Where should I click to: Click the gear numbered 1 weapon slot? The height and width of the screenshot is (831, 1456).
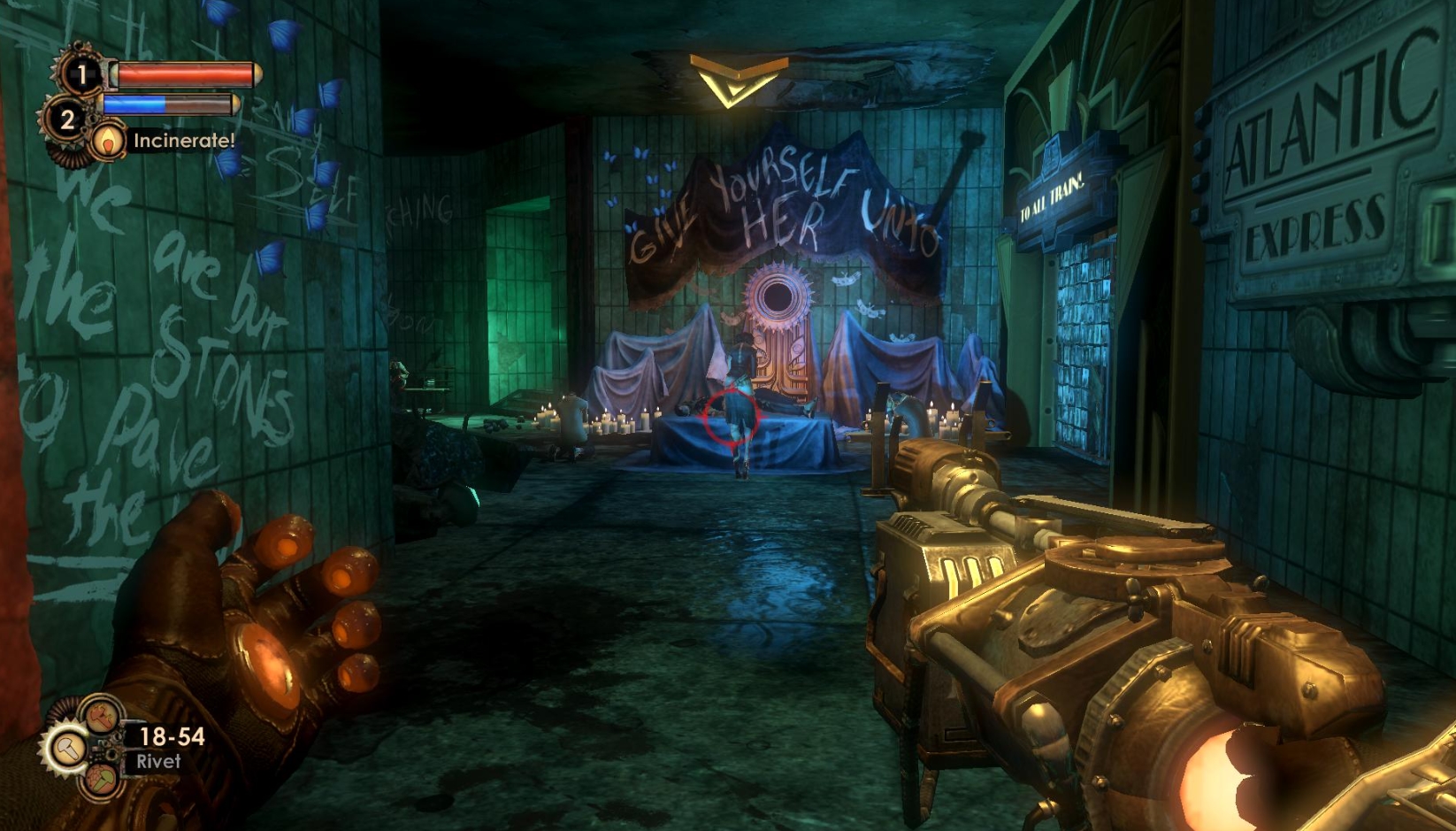pyautogui.click(x=80, y=74)
